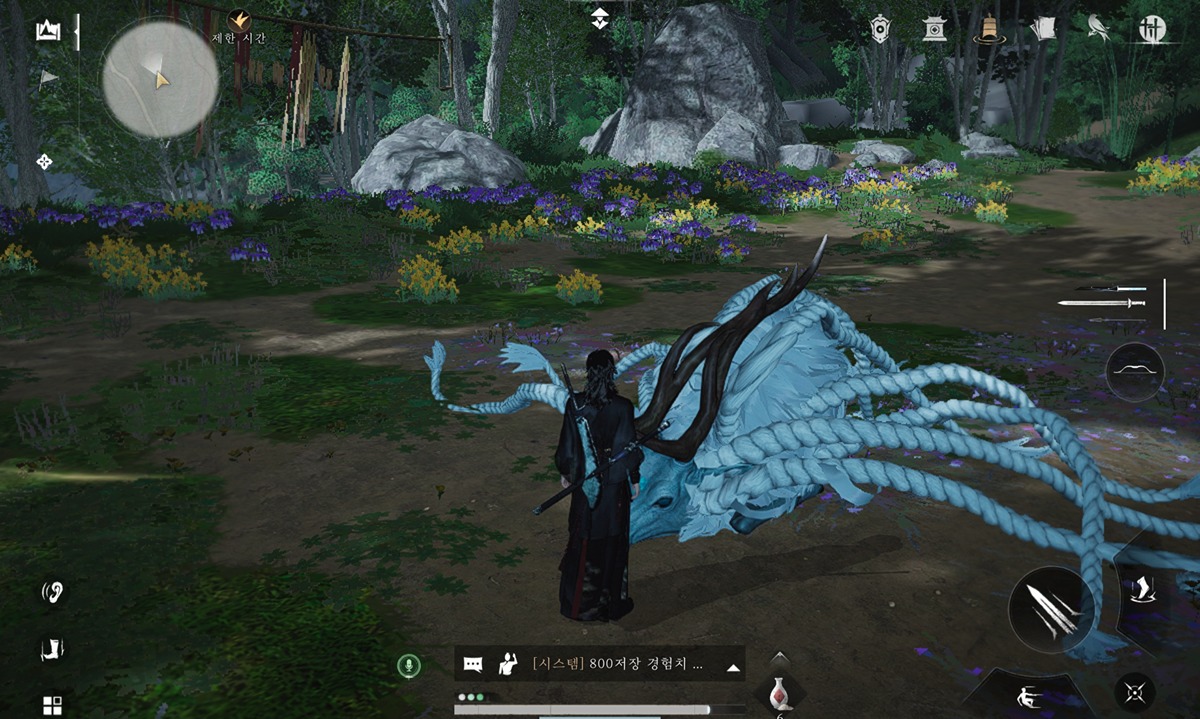Toggle the green microphone voice button
Viewport: 1200px width, 719px height.
pyautogui.click(x=407, y=665)
